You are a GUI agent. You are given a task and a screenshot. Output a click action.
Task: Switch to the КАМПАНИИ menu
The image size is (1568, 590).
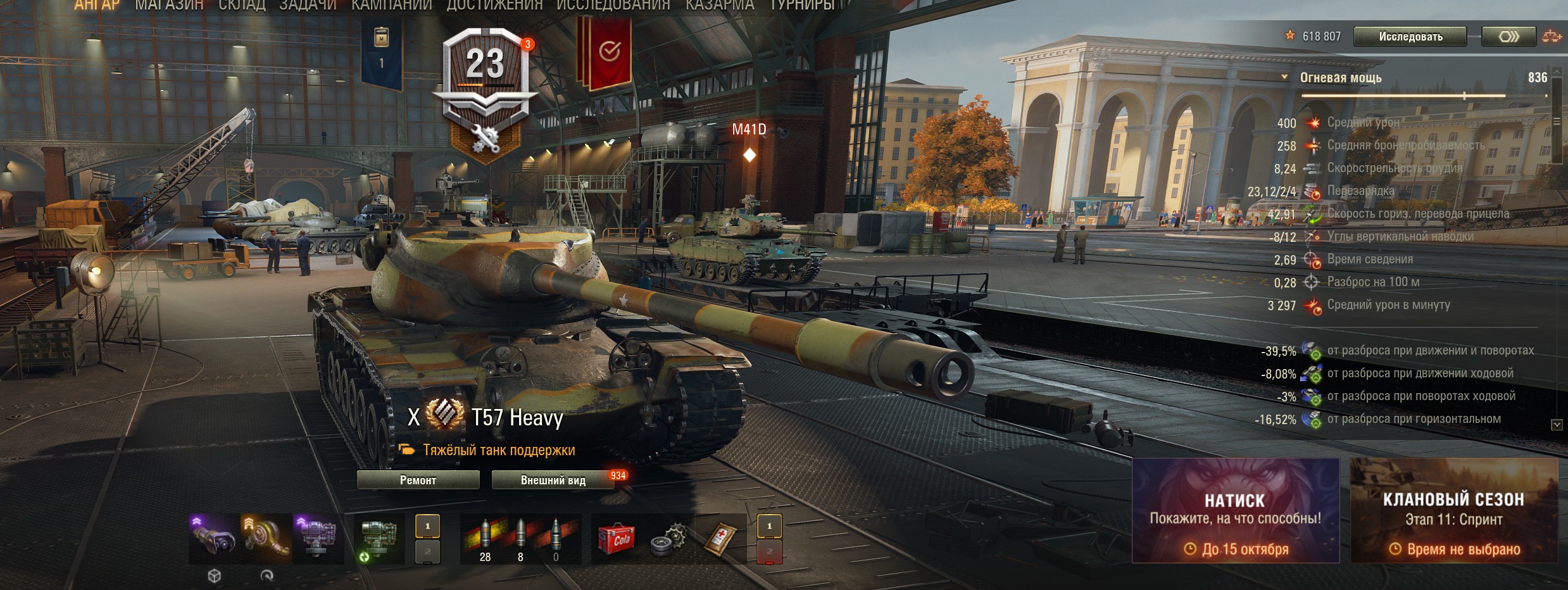click(x=391, y=6)
